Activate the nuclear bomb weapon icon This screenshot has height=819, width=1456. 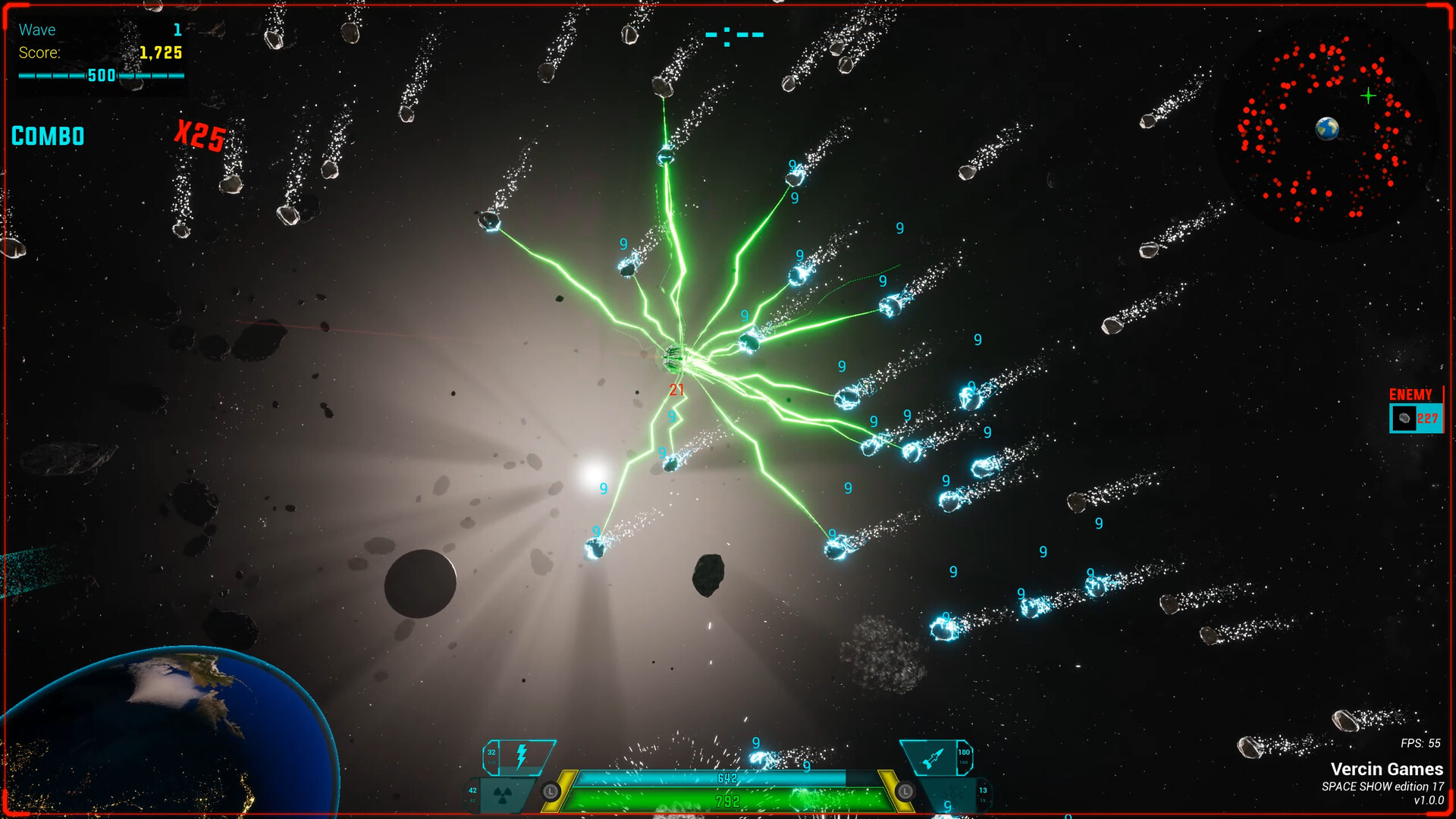pos(501,795)
